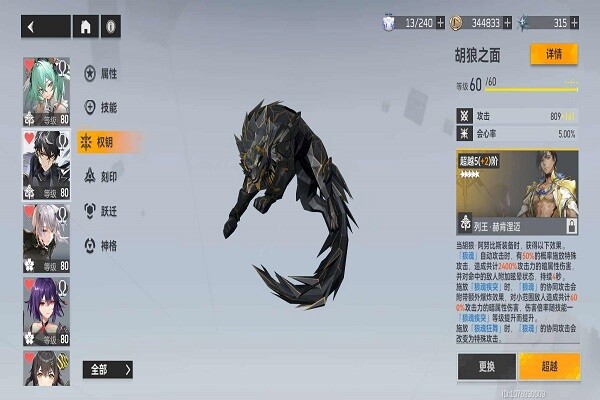Viewport: 600px width, 400px height.
Task: Click the orange 超越 transcend button
Action: [x=549, y=365]
